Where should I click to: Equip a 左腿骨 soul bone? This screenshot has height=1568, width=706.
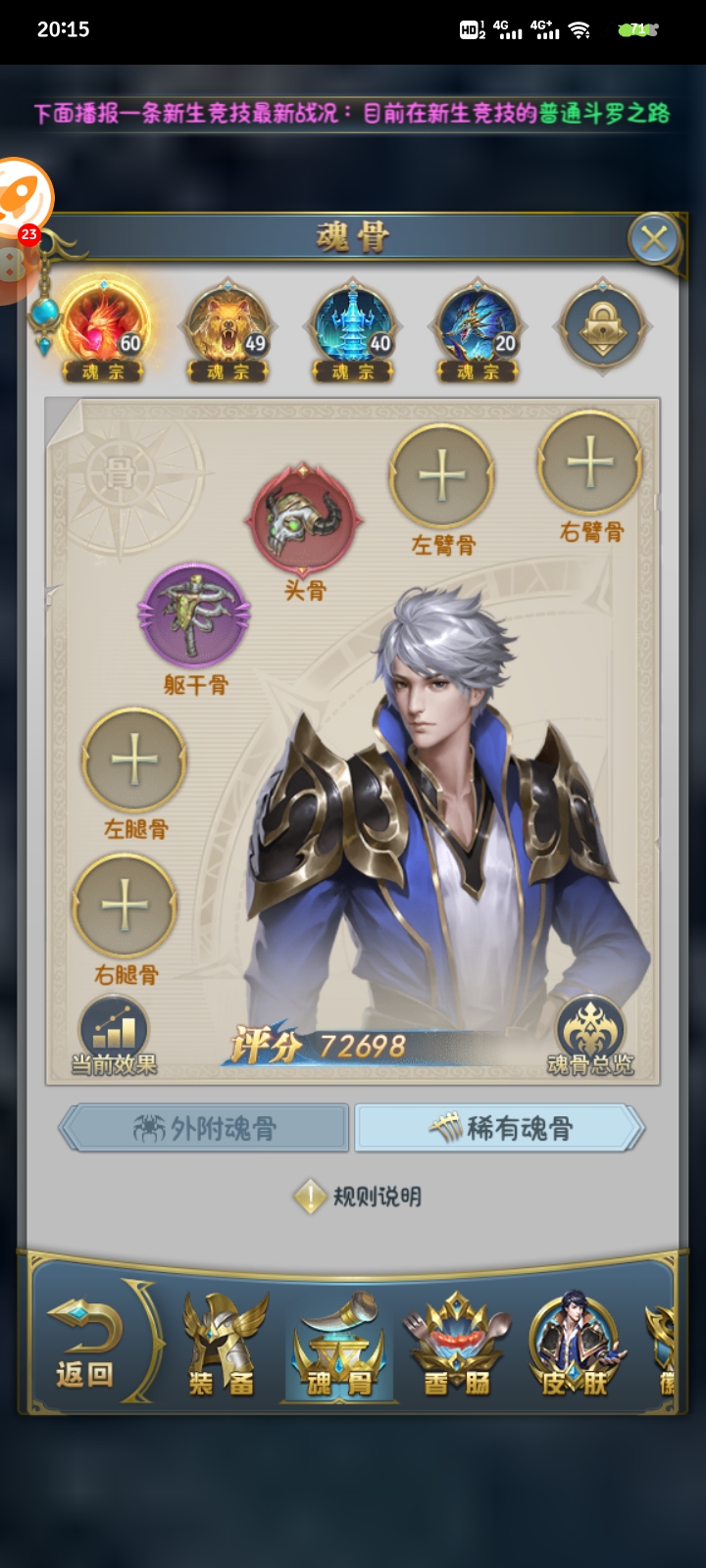coord(134,760)
